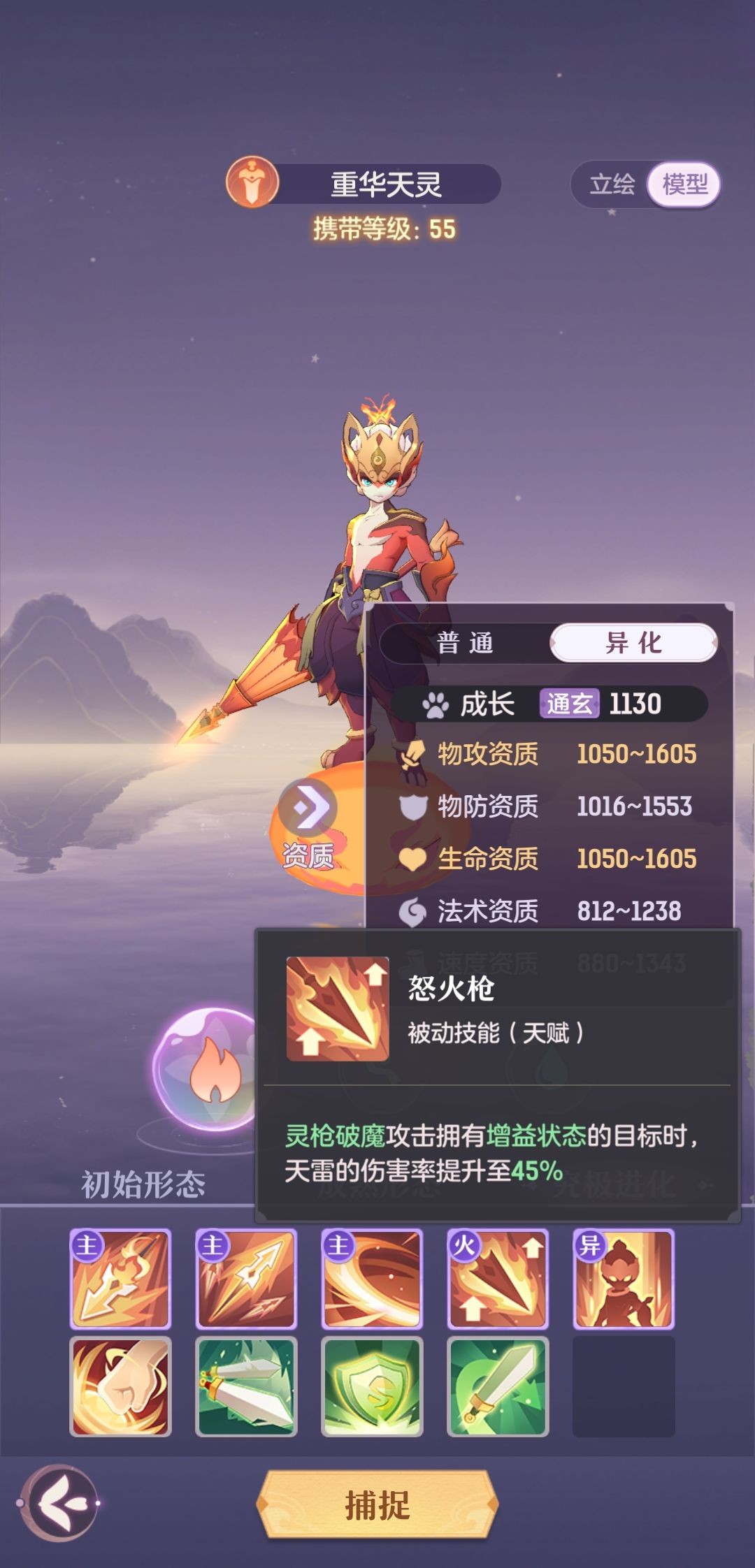Inspect the fiery fist skill

pos(120,1386)
